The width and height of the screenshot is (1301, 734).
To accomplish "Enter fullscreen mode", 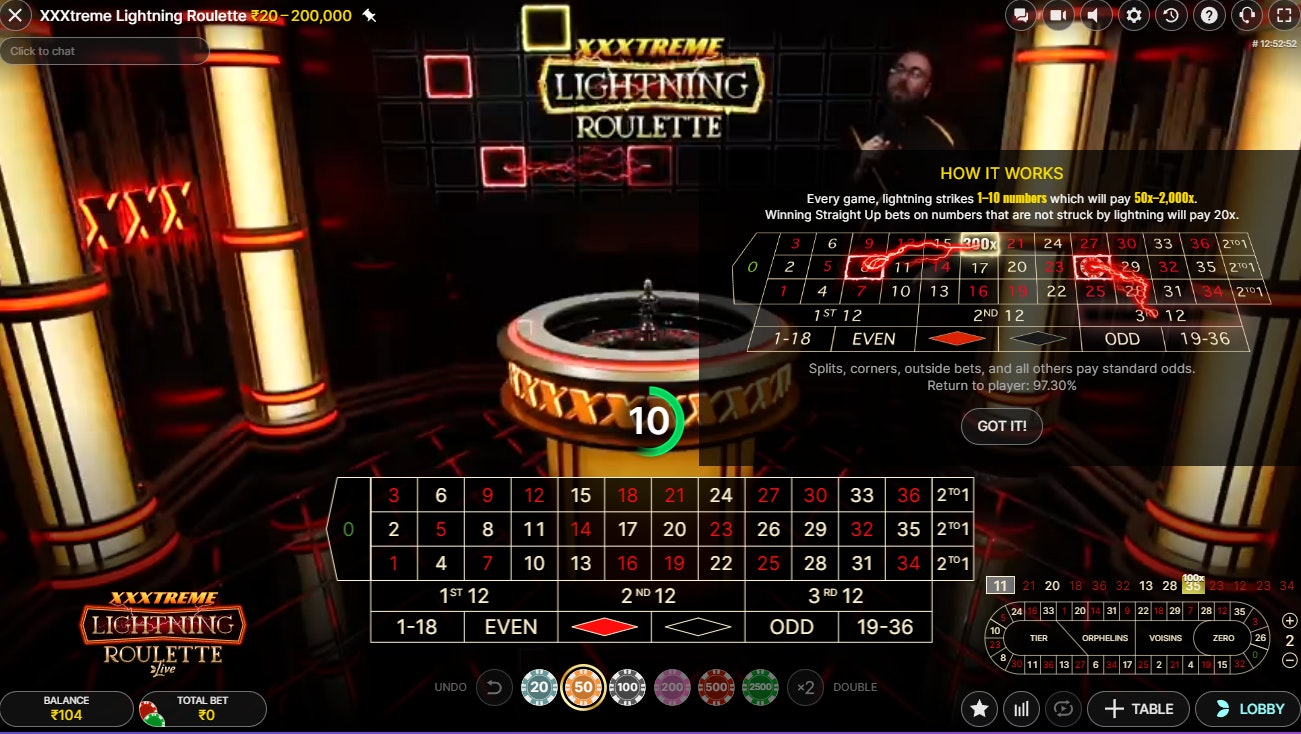I will point(1283,15).
